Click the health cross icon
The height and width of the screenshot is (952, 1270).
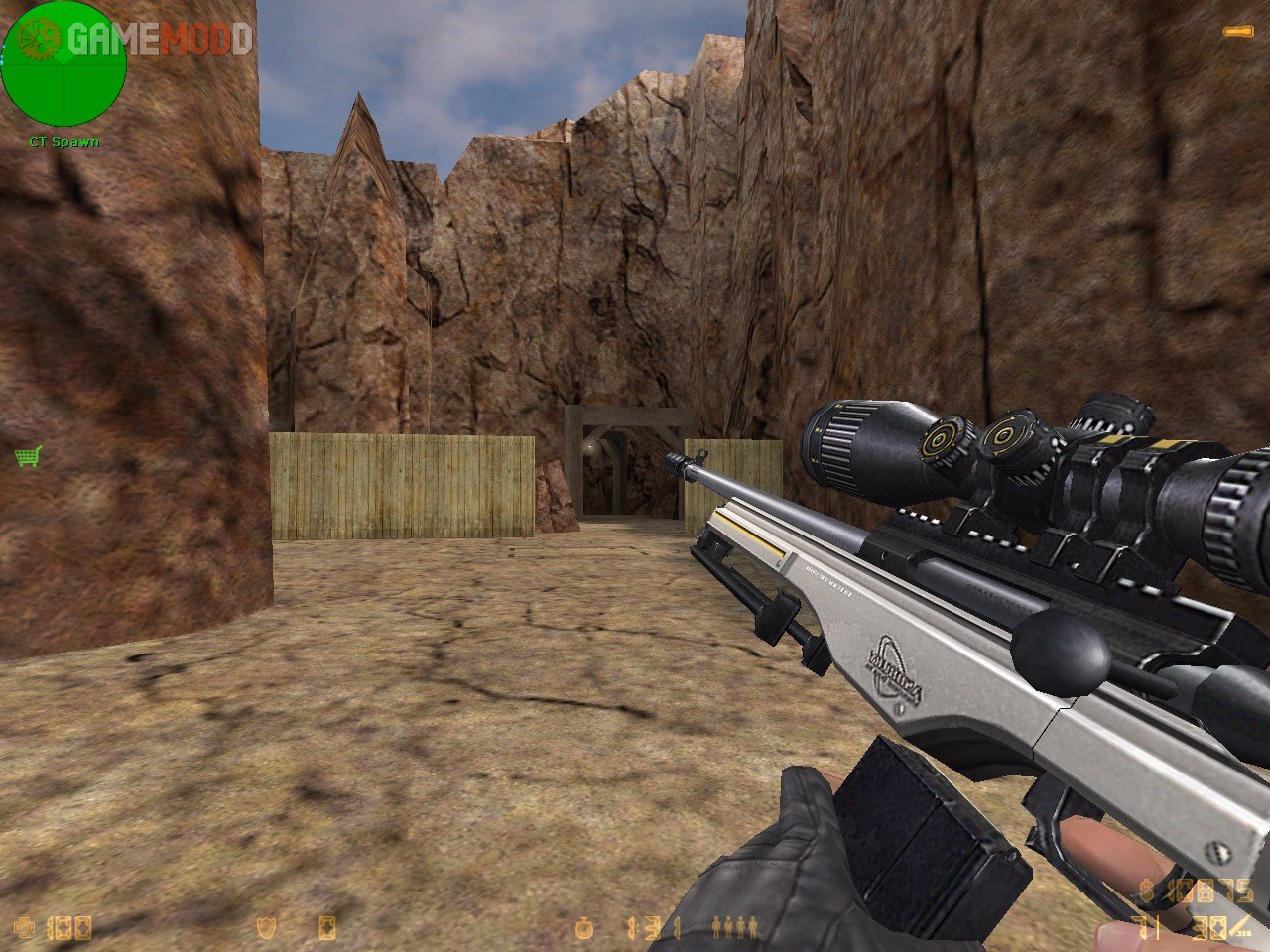pyautogui.click(x=27, y=928)
